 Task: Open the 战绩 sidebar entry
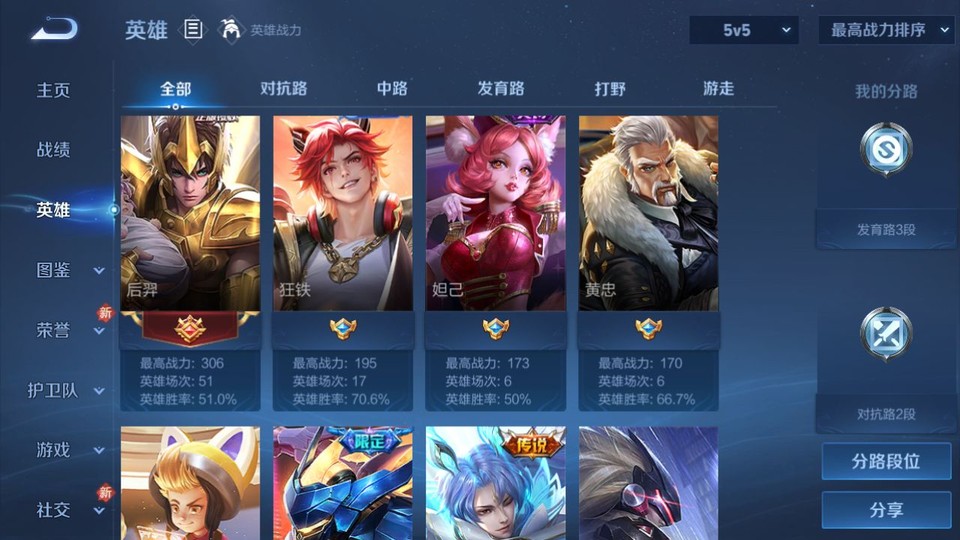(54, 150)
